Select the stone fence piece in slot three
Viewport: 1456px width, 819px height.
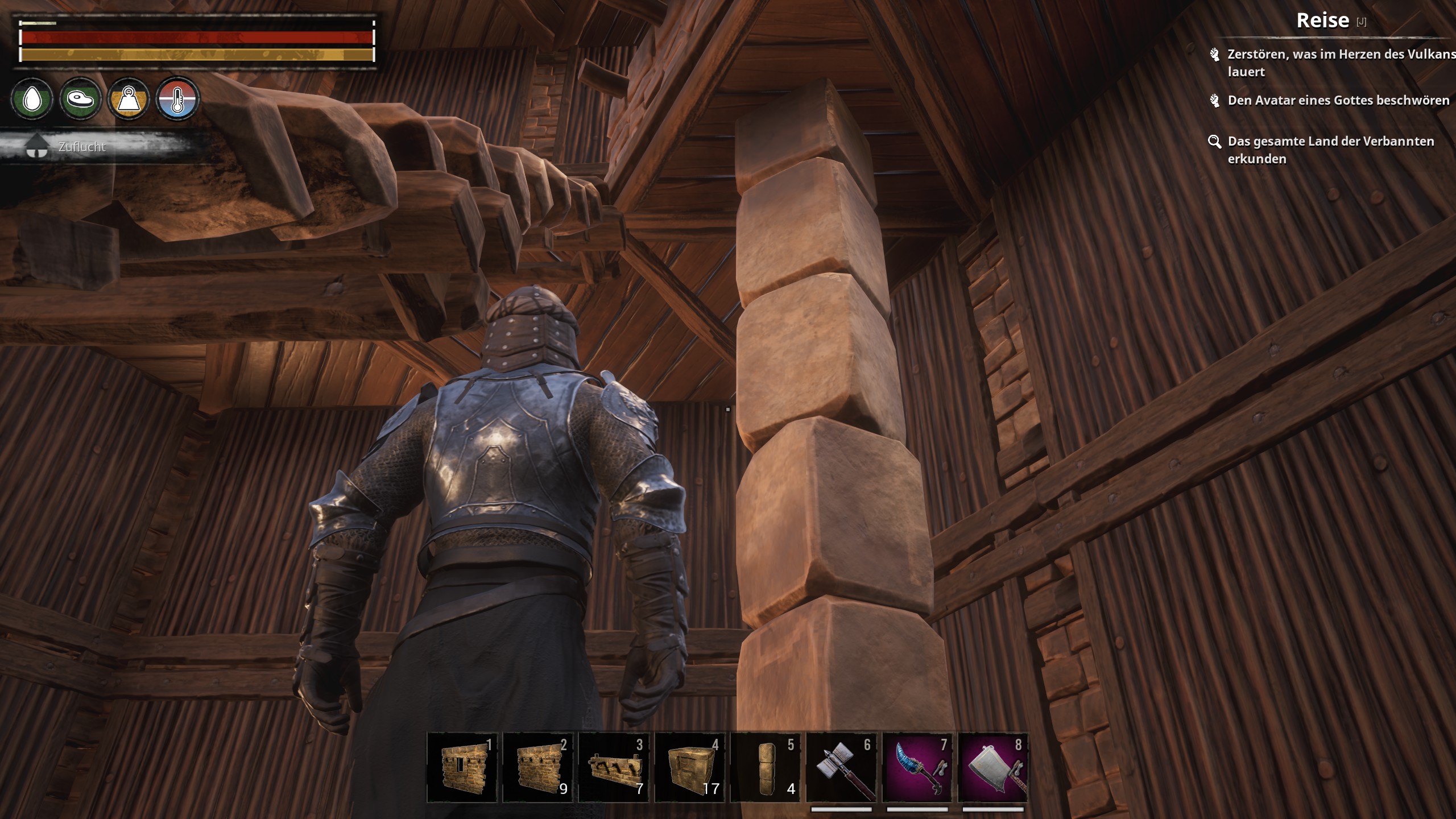pos(614,768)
